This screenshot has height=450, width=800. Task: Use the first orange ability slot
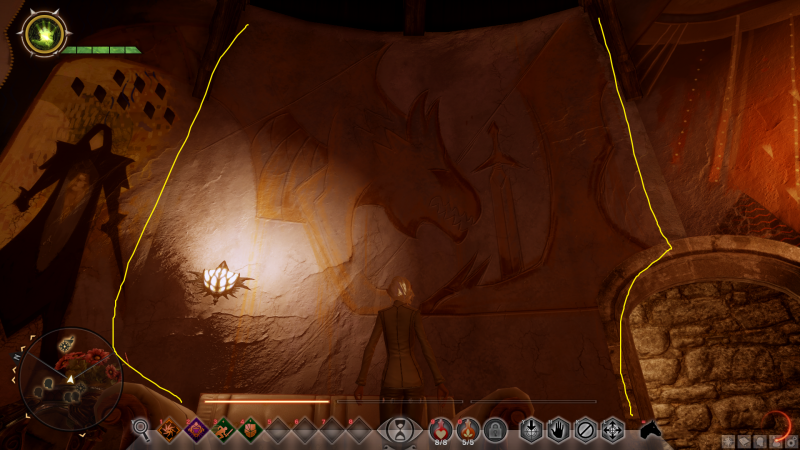pos(167,431)
